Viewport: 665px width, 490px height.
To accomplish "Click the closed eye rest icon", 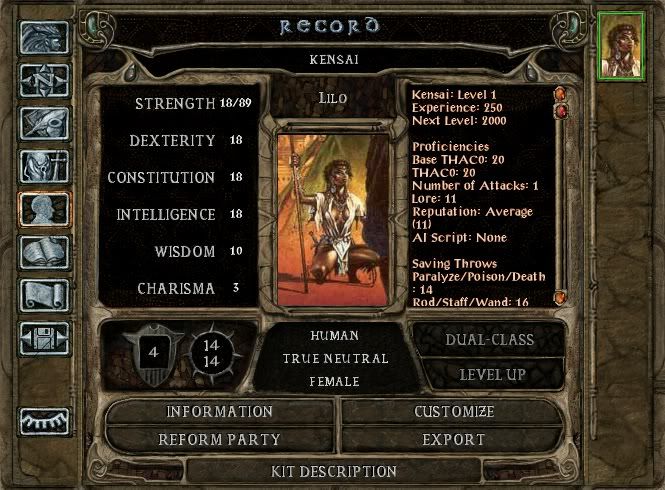I will 45,420.
